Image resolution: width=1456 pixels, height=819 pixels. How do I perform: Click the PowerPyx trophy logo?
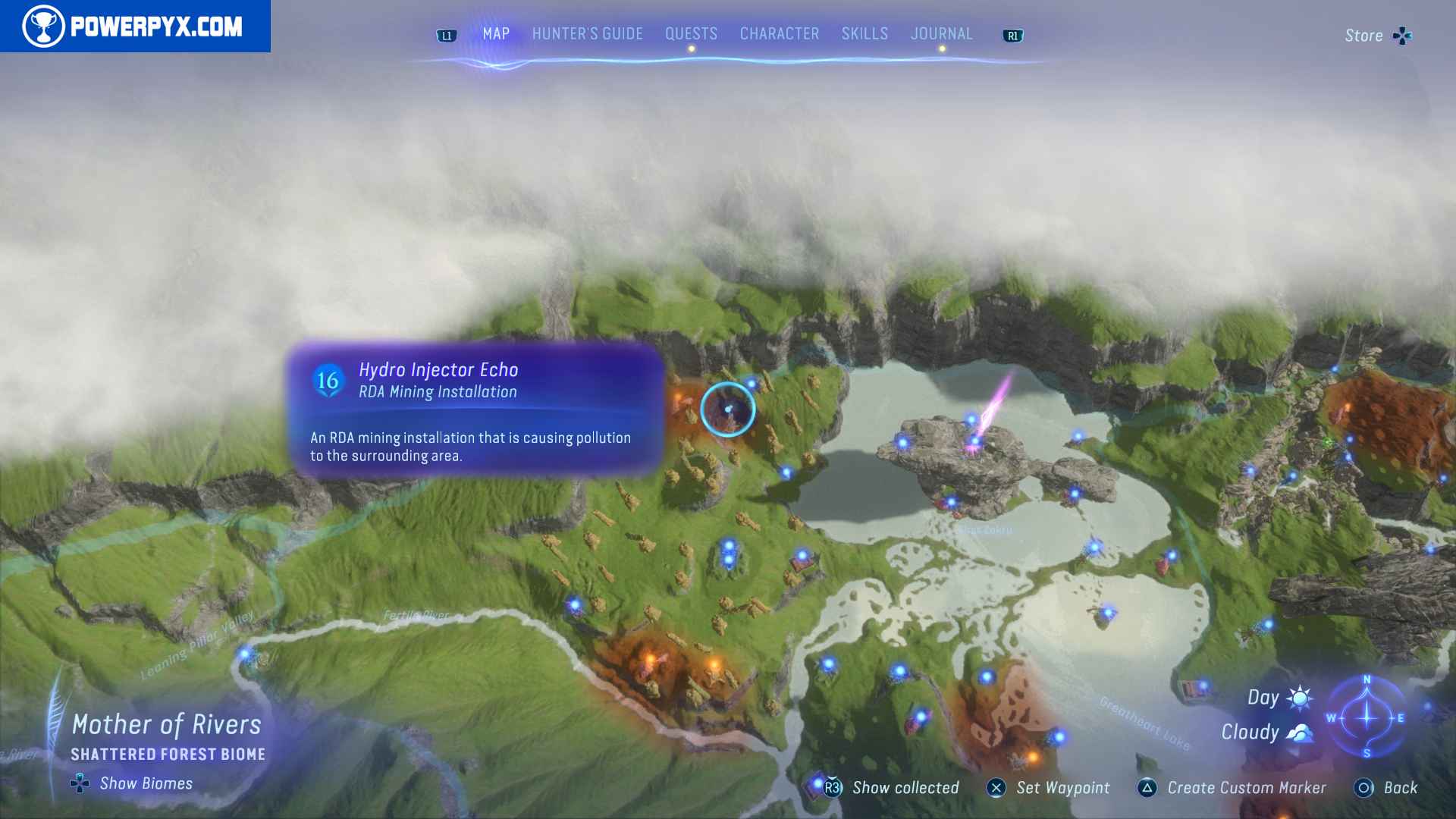coord(45,27)
